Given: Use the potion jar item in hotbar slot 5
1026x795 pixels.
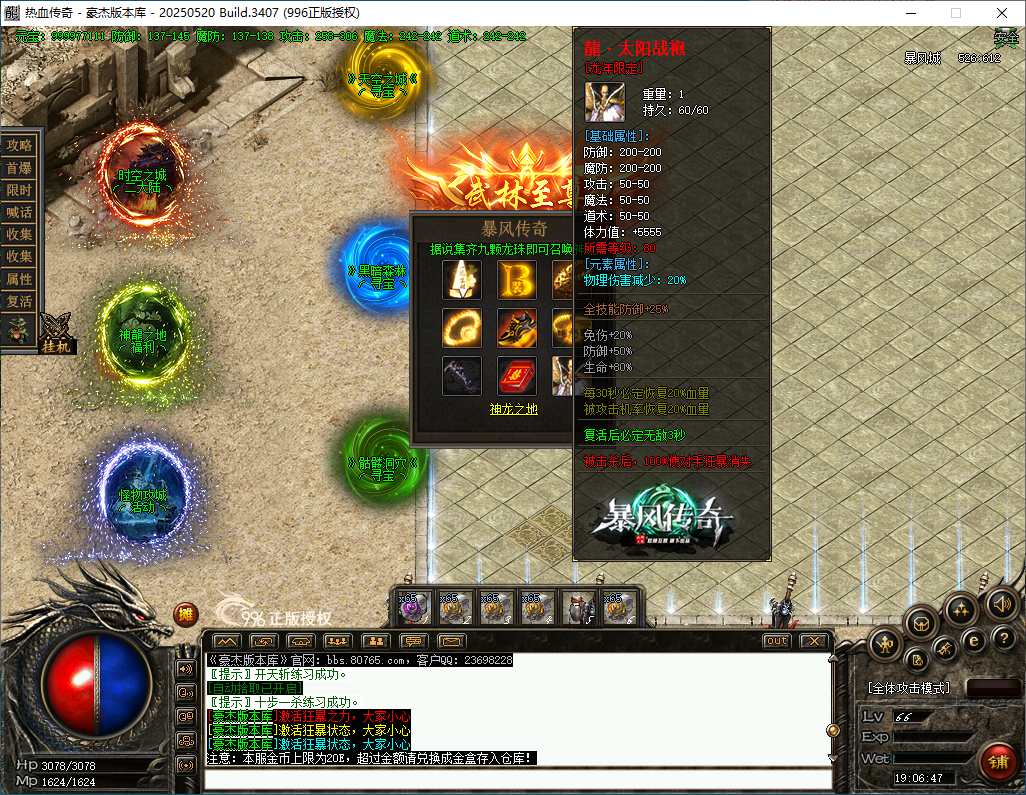Looking at the screenshot, I should [x=579, y=608].
